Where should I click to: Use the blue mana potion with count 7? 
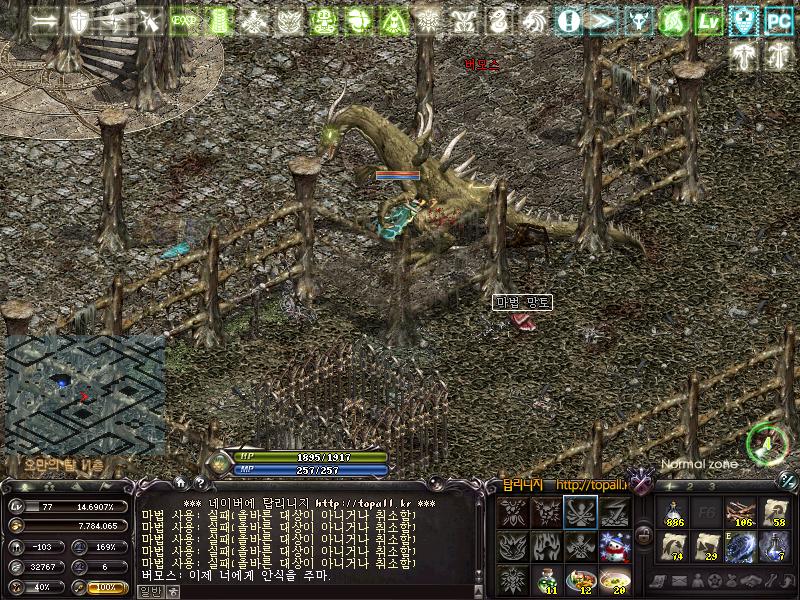click(x=775, y=546)
